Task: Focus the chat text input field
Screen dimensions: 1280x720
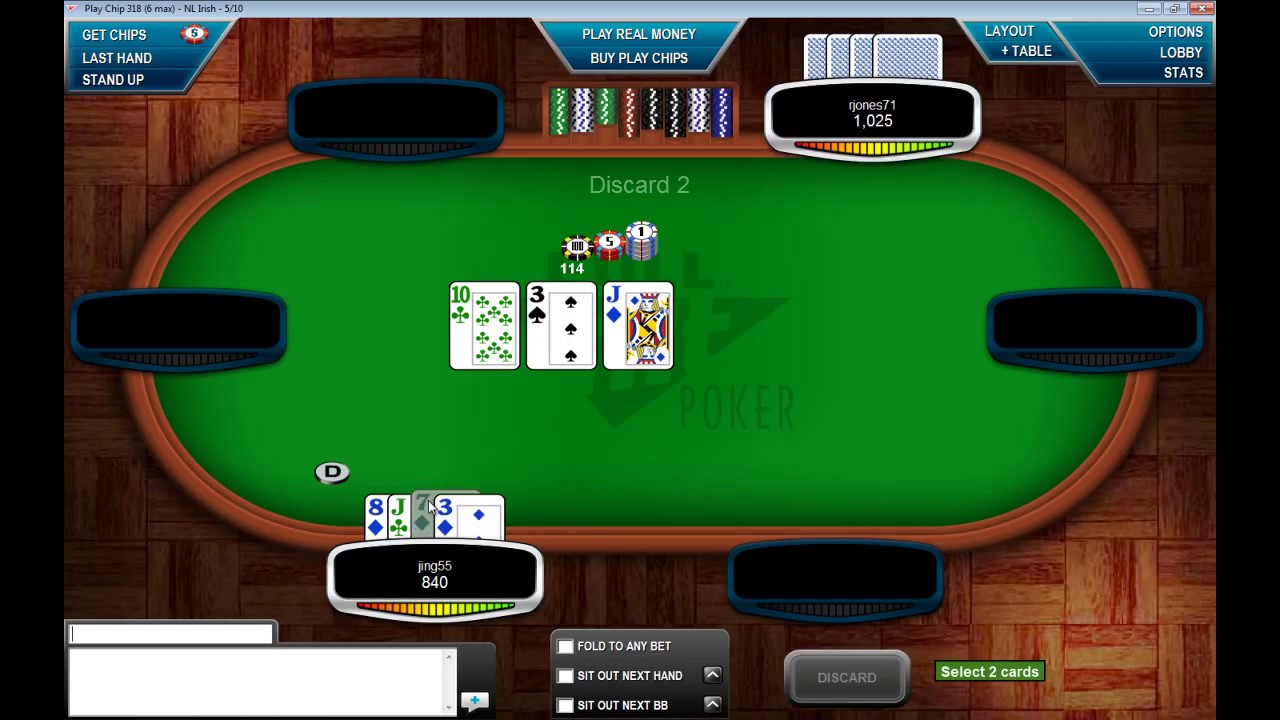Action: (x=171, y=634)
